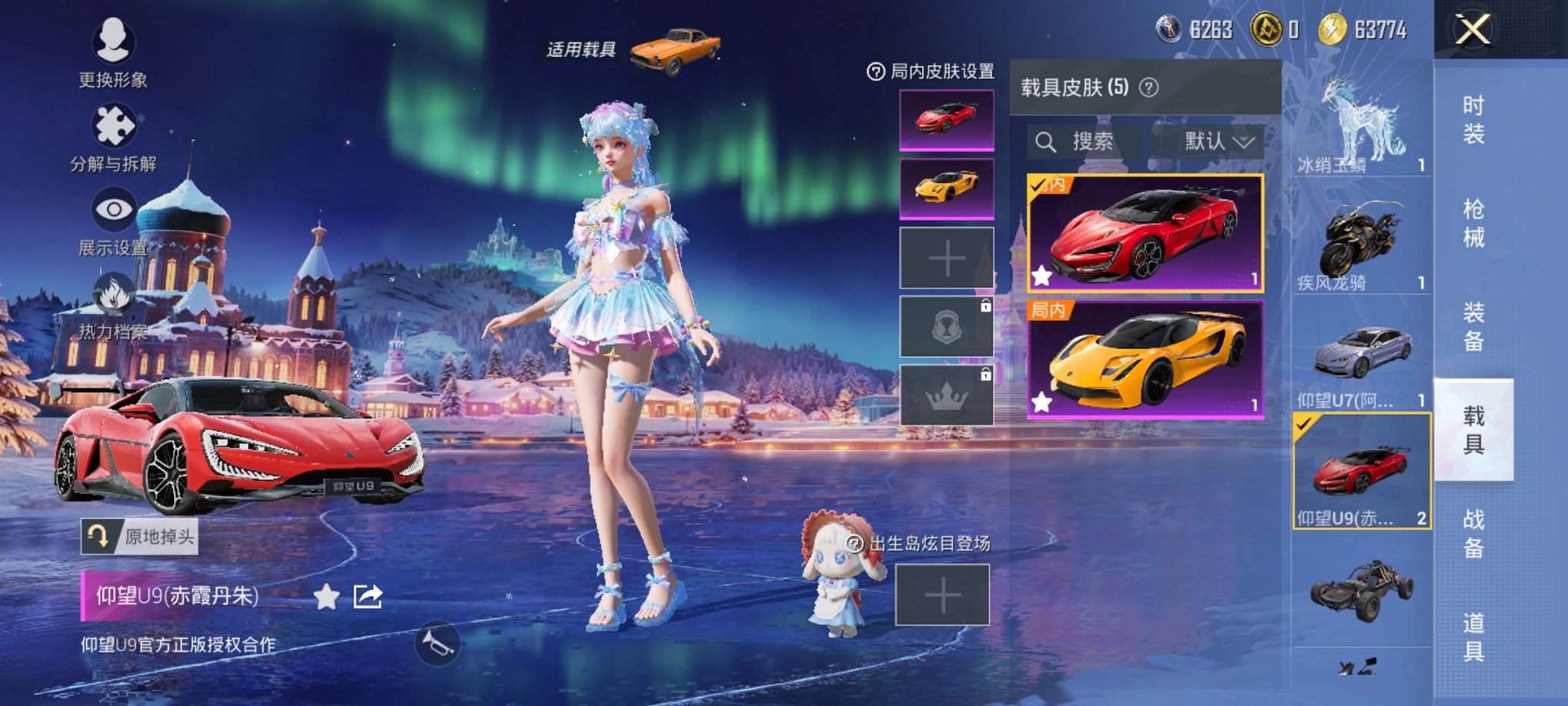1568x706 pixels.
Task: Click the magnifier to search vehicle skins
Action: [1047, 141]
